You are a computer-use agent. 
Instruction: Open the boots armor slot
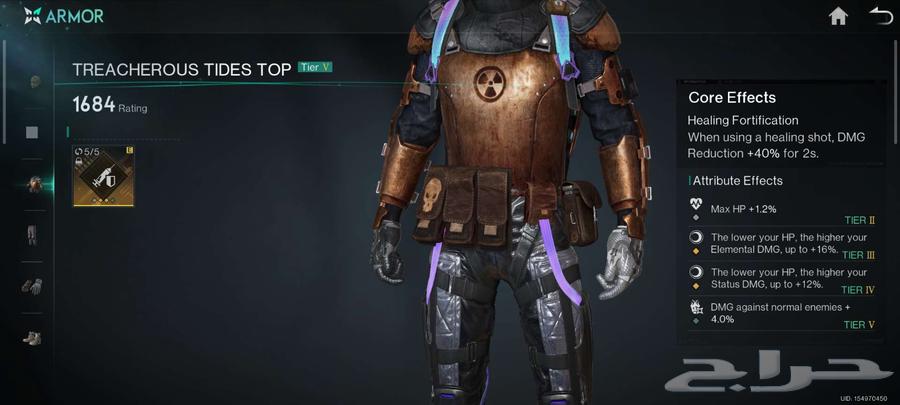tap(33, 338)
